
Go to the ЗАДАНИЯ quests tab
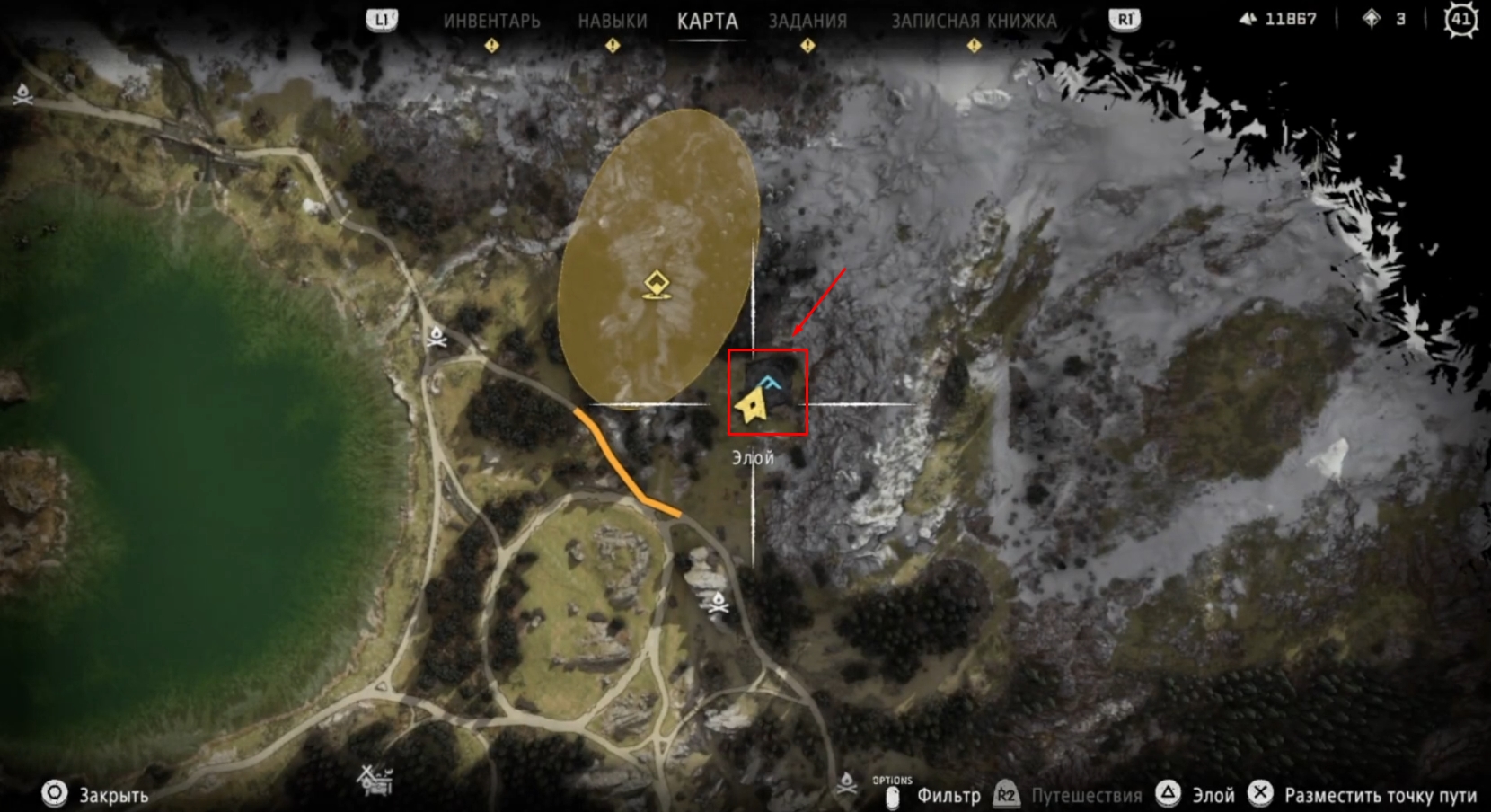point(807,21)
